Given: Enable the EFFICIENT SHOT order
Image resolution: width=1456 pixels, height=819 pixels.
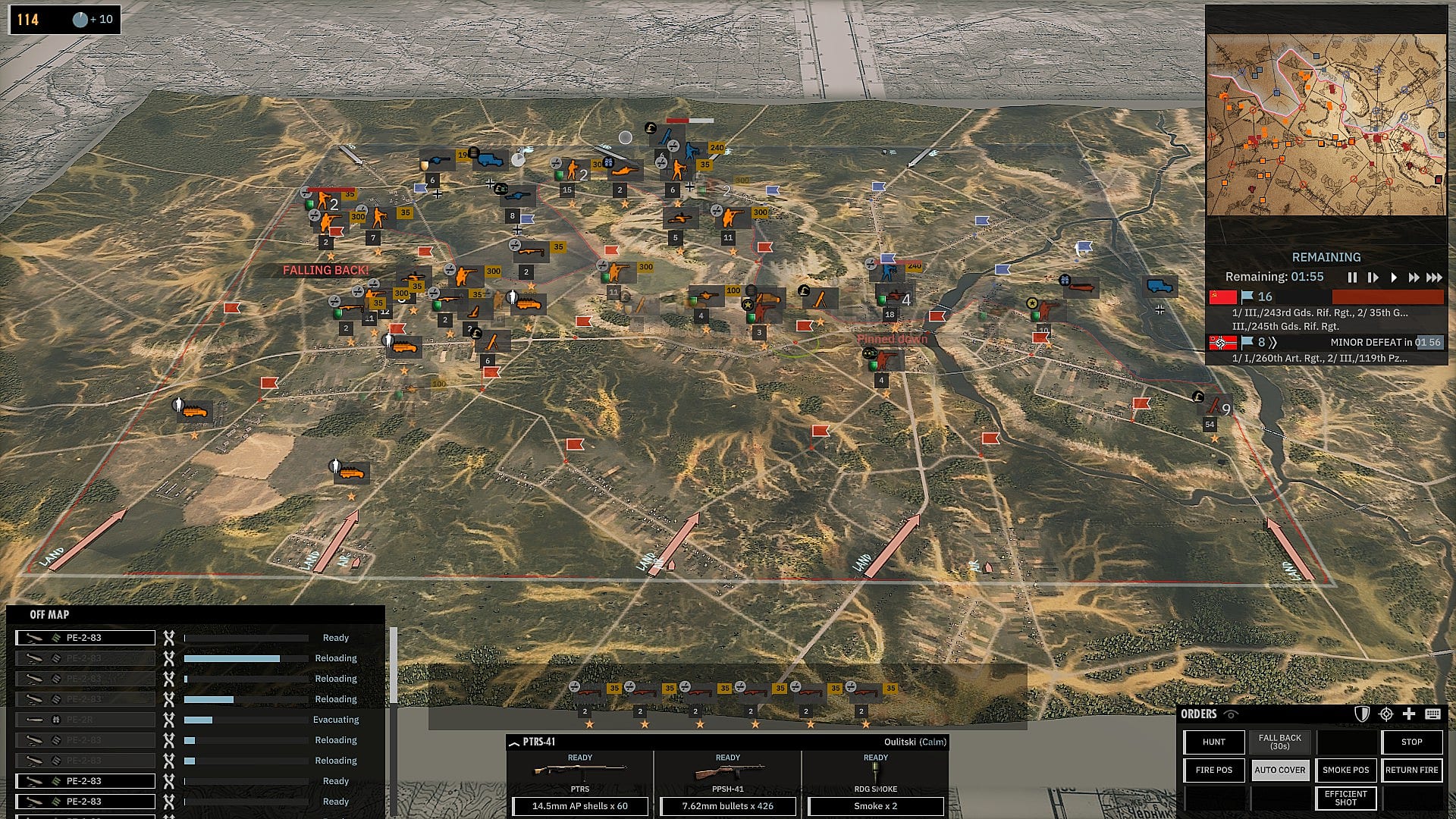Looking at the screenshot, I should tap(1345, 798).
